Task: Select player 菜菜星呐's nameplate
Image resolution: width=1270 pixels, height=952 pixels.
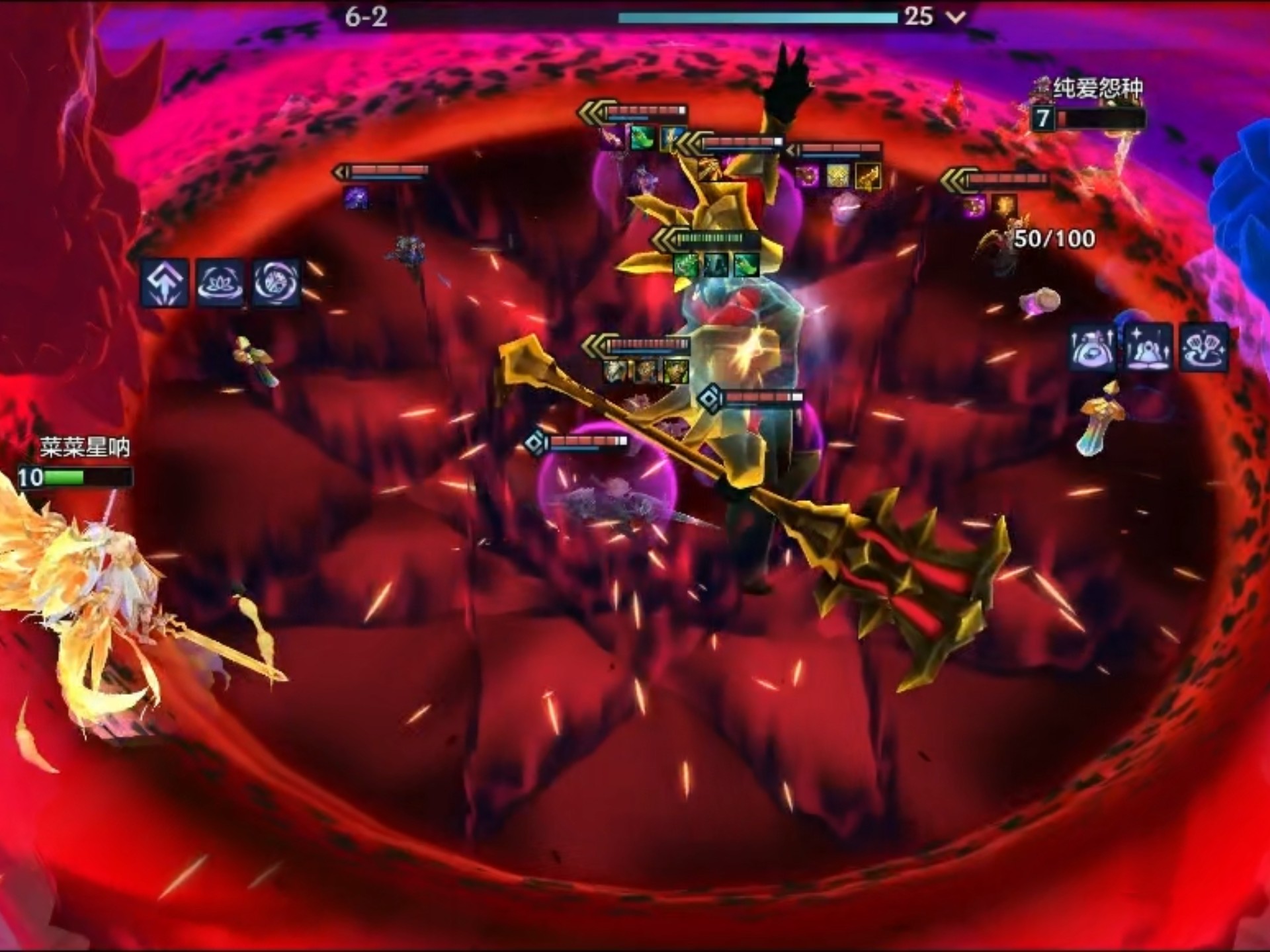Action: (84, 448)
